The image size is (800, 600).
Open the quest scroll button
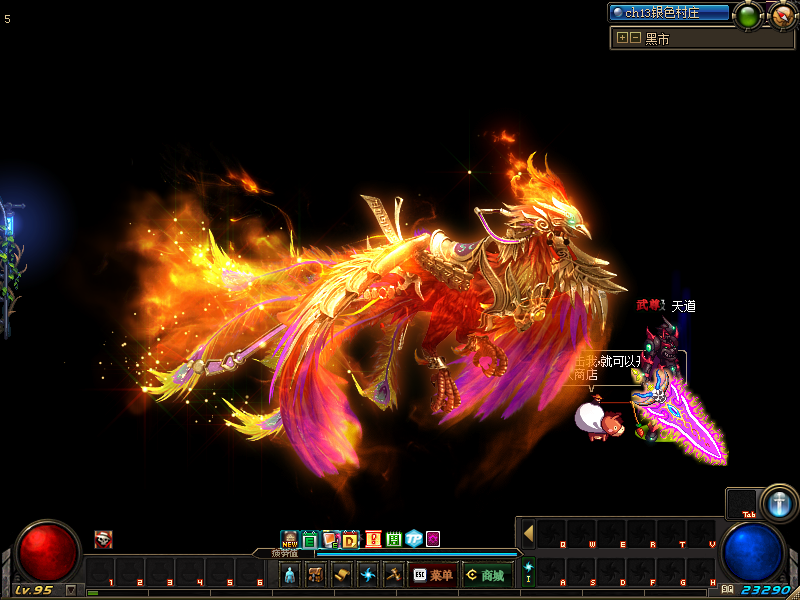pos(342,575)
